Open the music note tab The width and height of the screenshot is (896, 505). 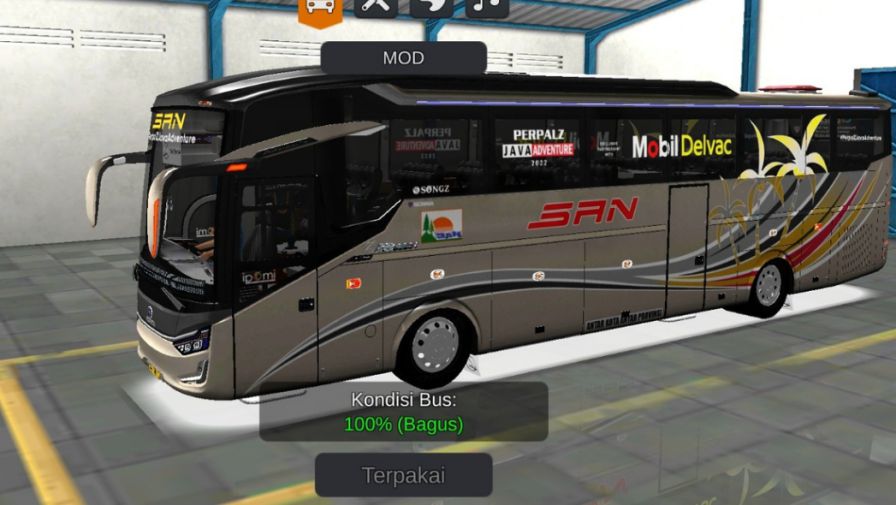pyautogui.click(x=487, y=7)
